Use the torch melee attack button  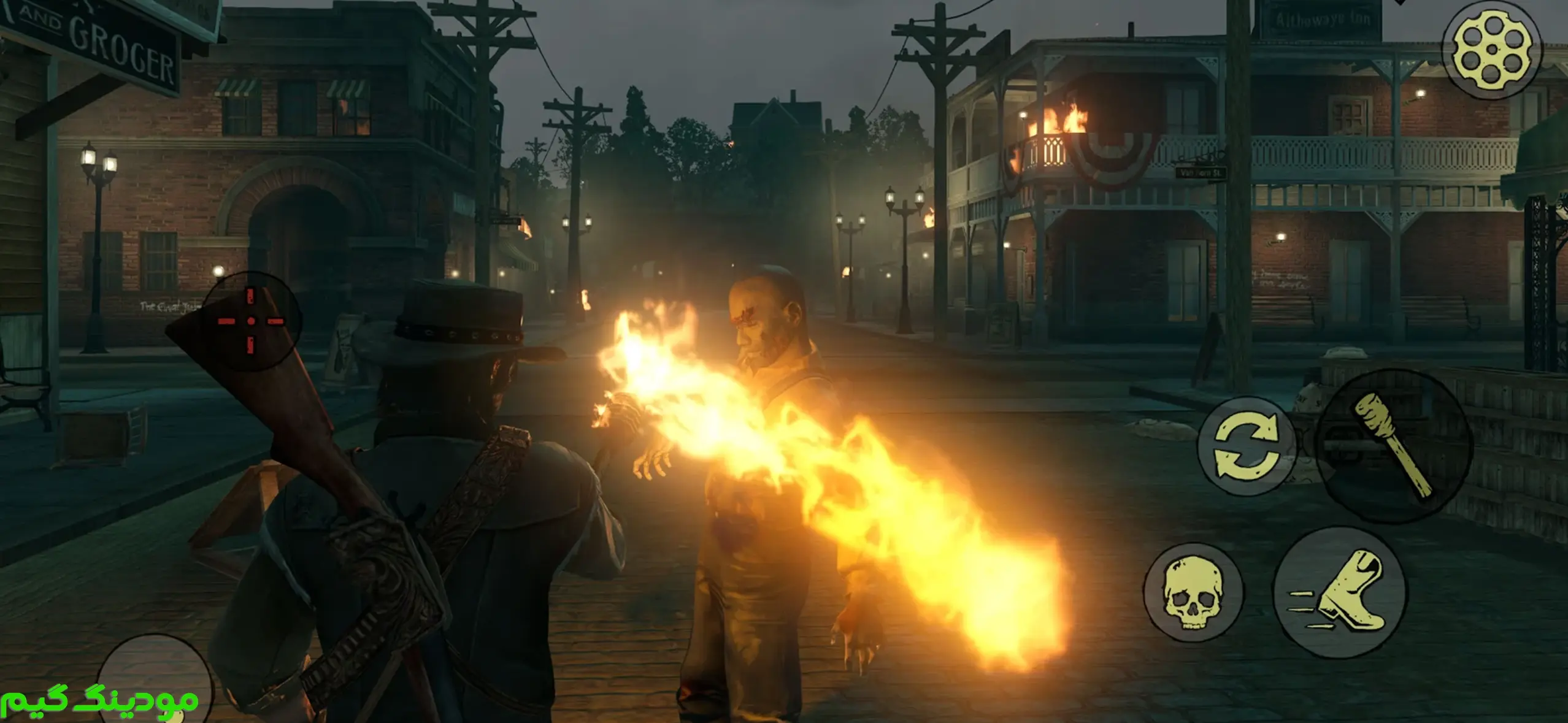1394,446
